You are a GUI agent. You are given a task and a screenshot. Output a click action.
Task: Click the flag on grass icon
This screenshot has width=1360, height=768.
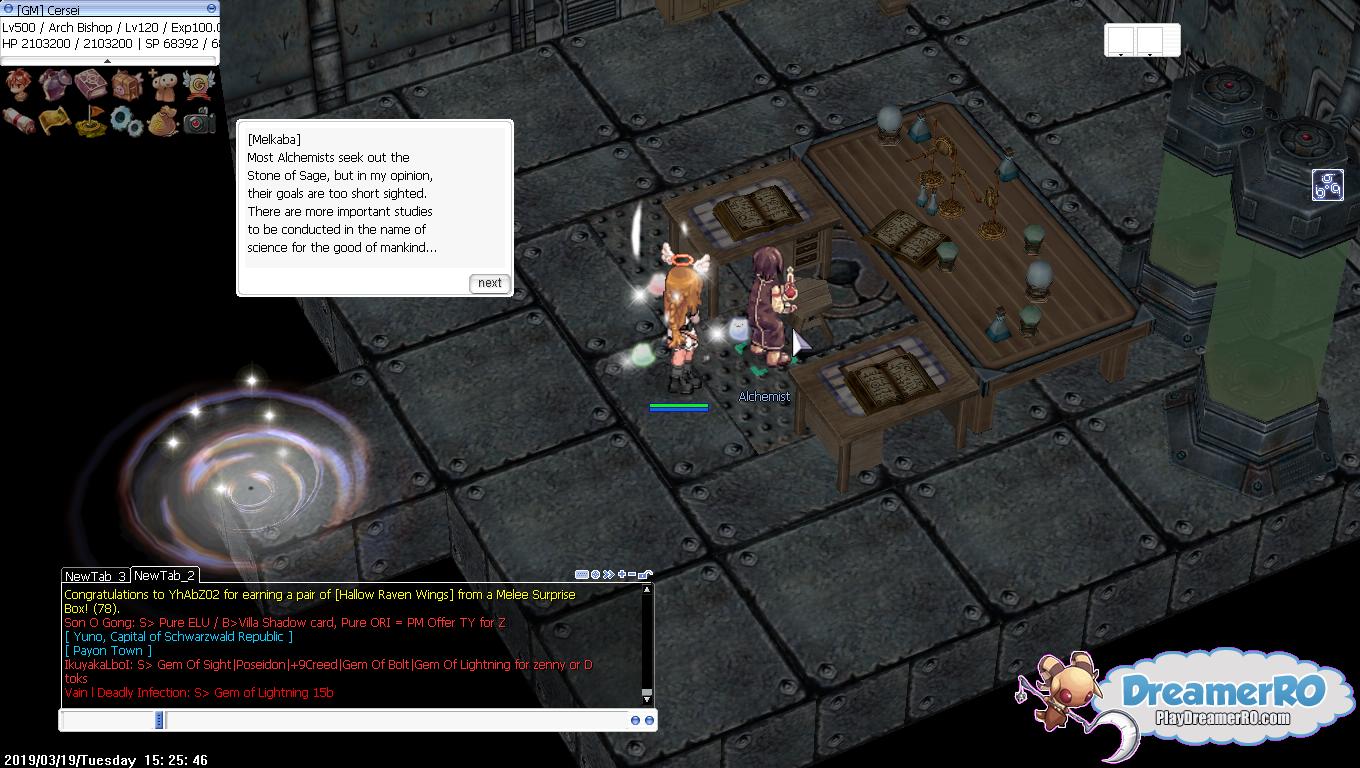coord(90,121)
